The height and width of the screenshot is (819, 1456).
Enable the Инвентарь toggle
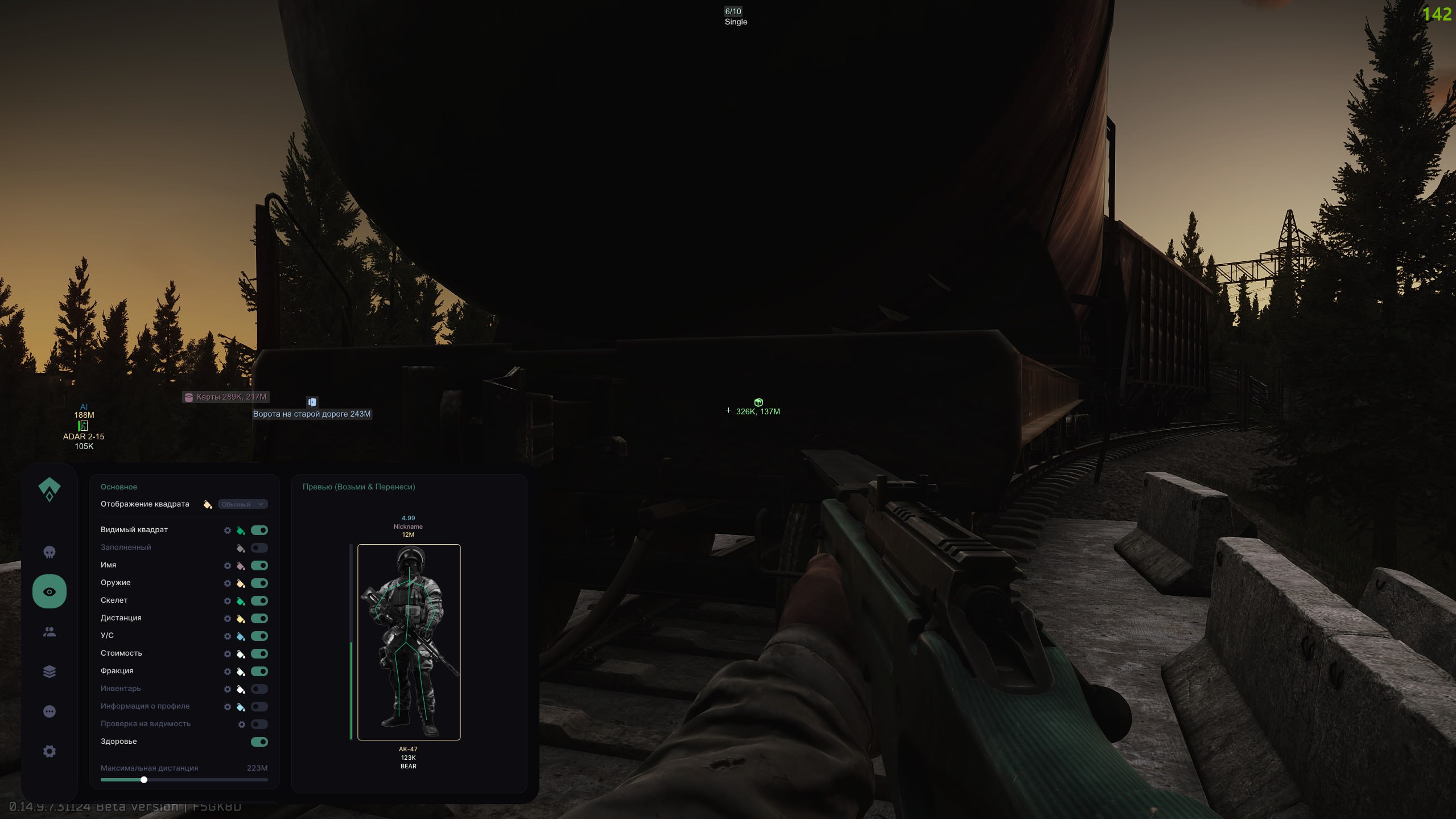click(259, 689)
